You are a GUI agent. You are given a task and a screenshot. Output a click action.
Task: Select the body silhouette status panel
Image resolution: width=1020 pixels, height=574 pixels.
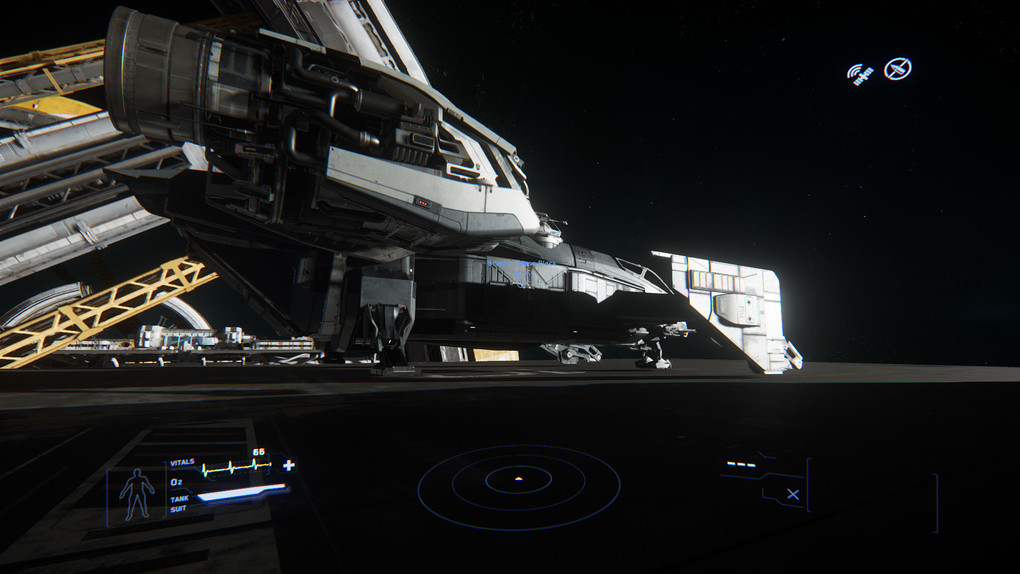137,494
